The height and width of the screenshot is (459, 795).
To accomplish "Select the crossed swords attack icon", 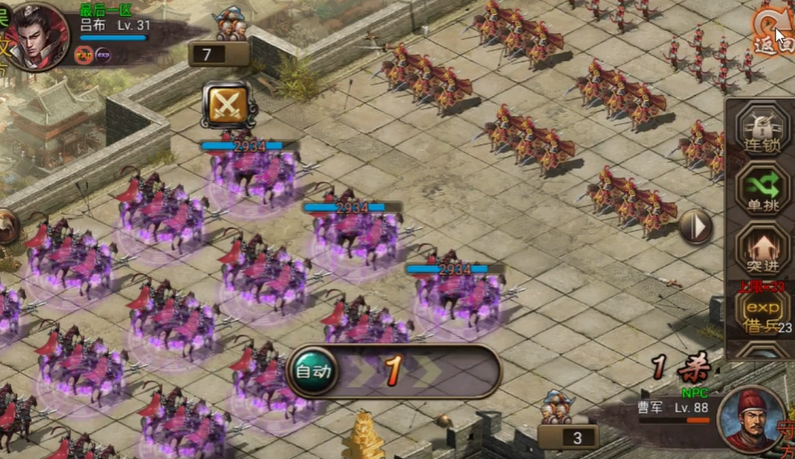I will pos(224,105).
